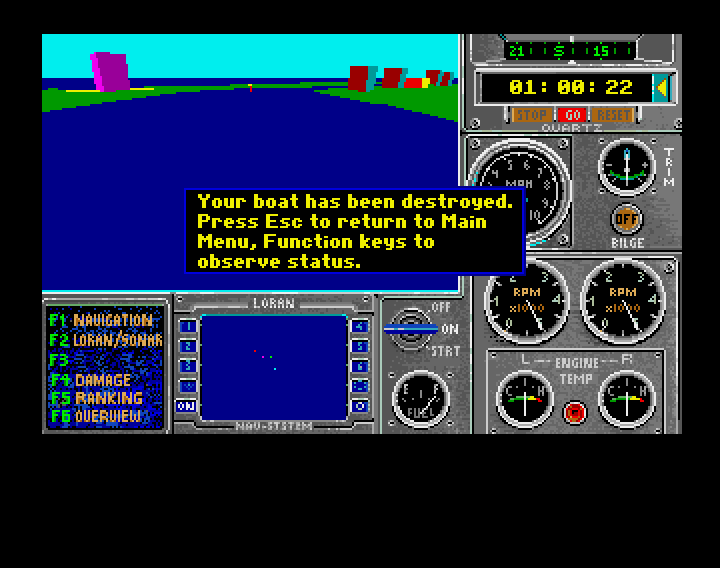Toggle the LORAN ON button
This screenshot has height=568, width=720.
pos(186,406)
